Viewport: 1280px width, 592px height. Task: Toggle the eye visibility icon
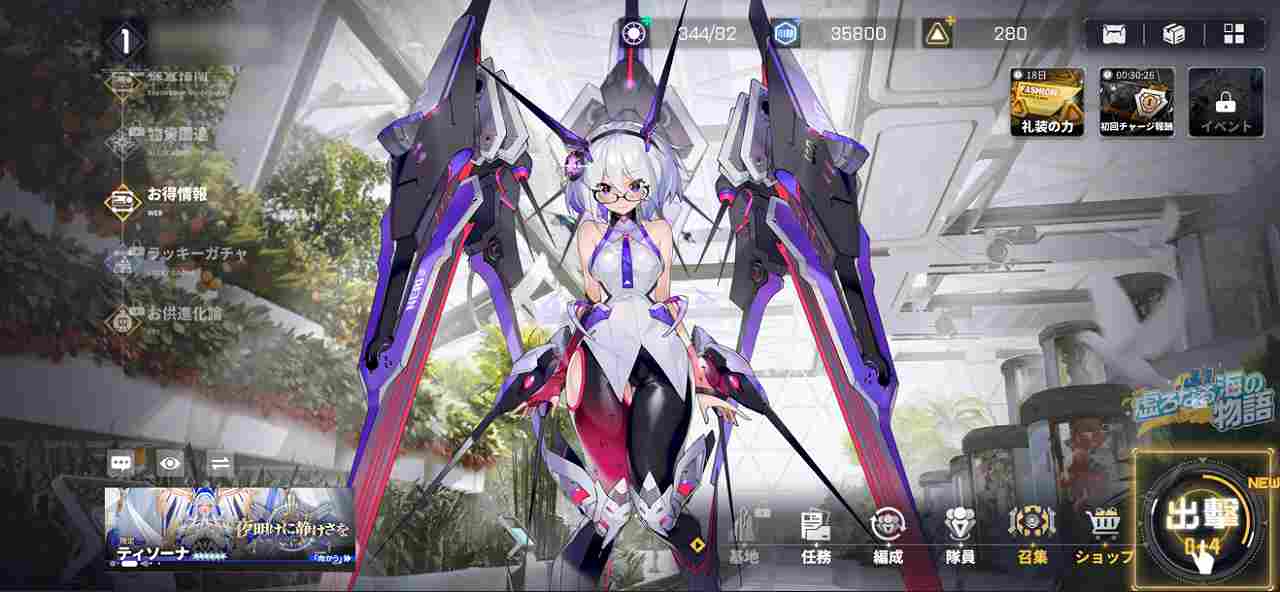tap(170, 463)
